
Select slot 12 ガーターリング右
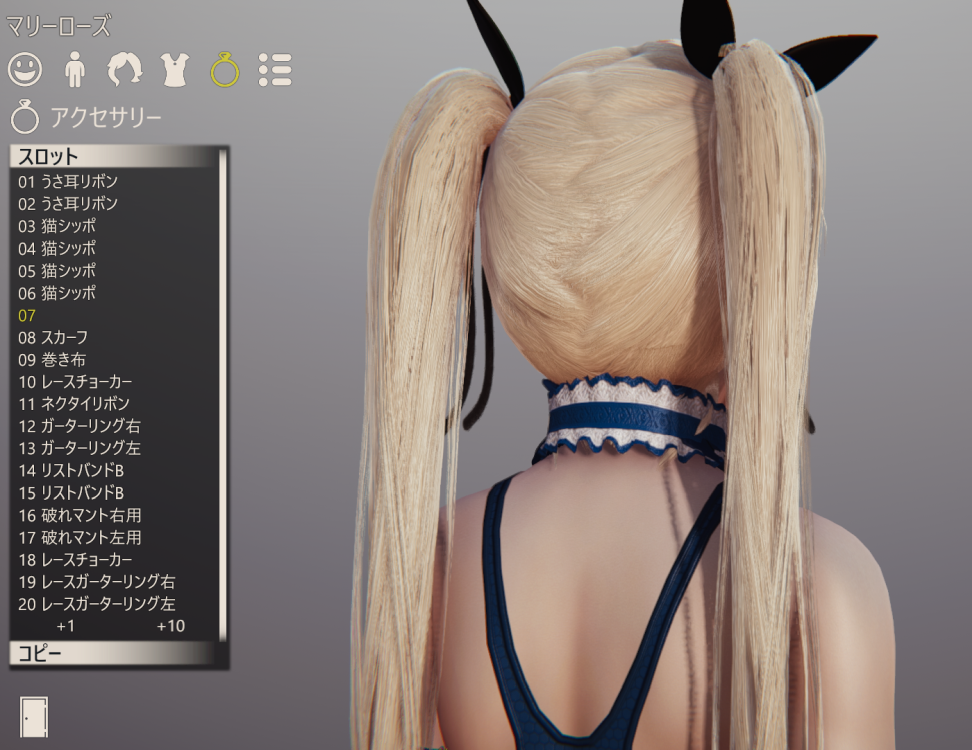pyautogui.click(x=79, y=426)
